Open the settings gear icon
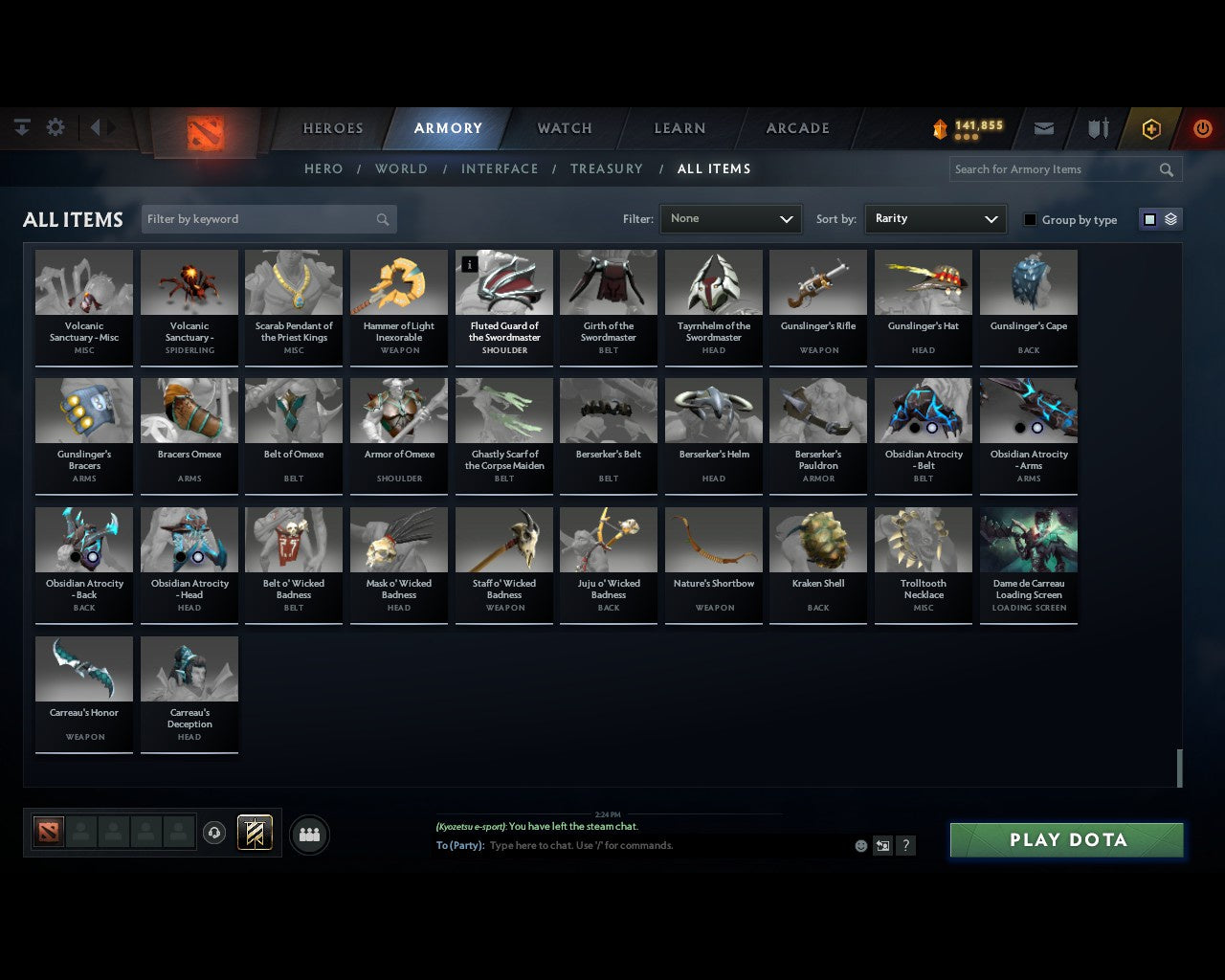This screenshot has height=980, width=1225. pyautogui.click(x=56, y=126)
